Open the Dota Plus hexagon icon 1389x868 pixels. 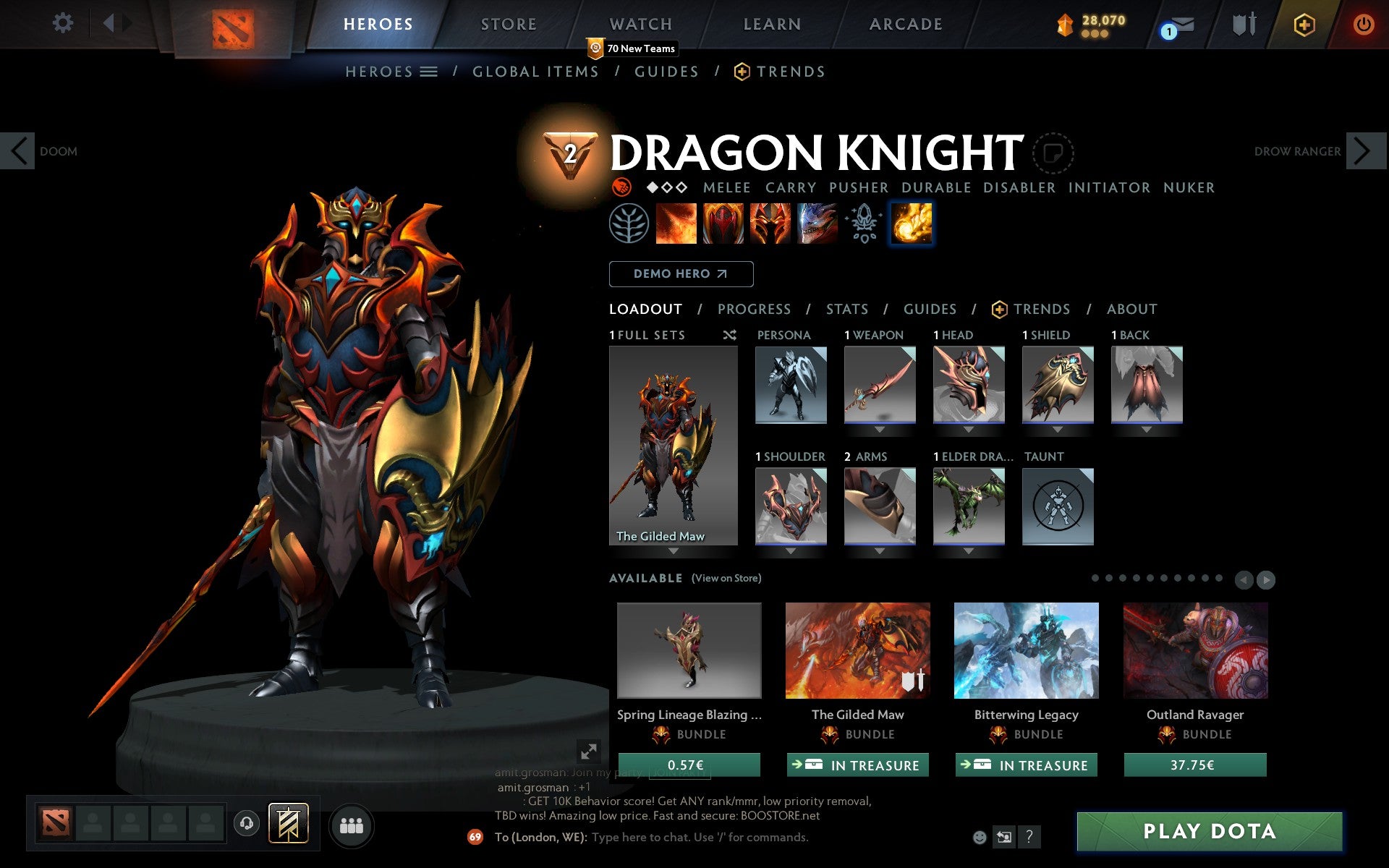[x=1303, y=23]
